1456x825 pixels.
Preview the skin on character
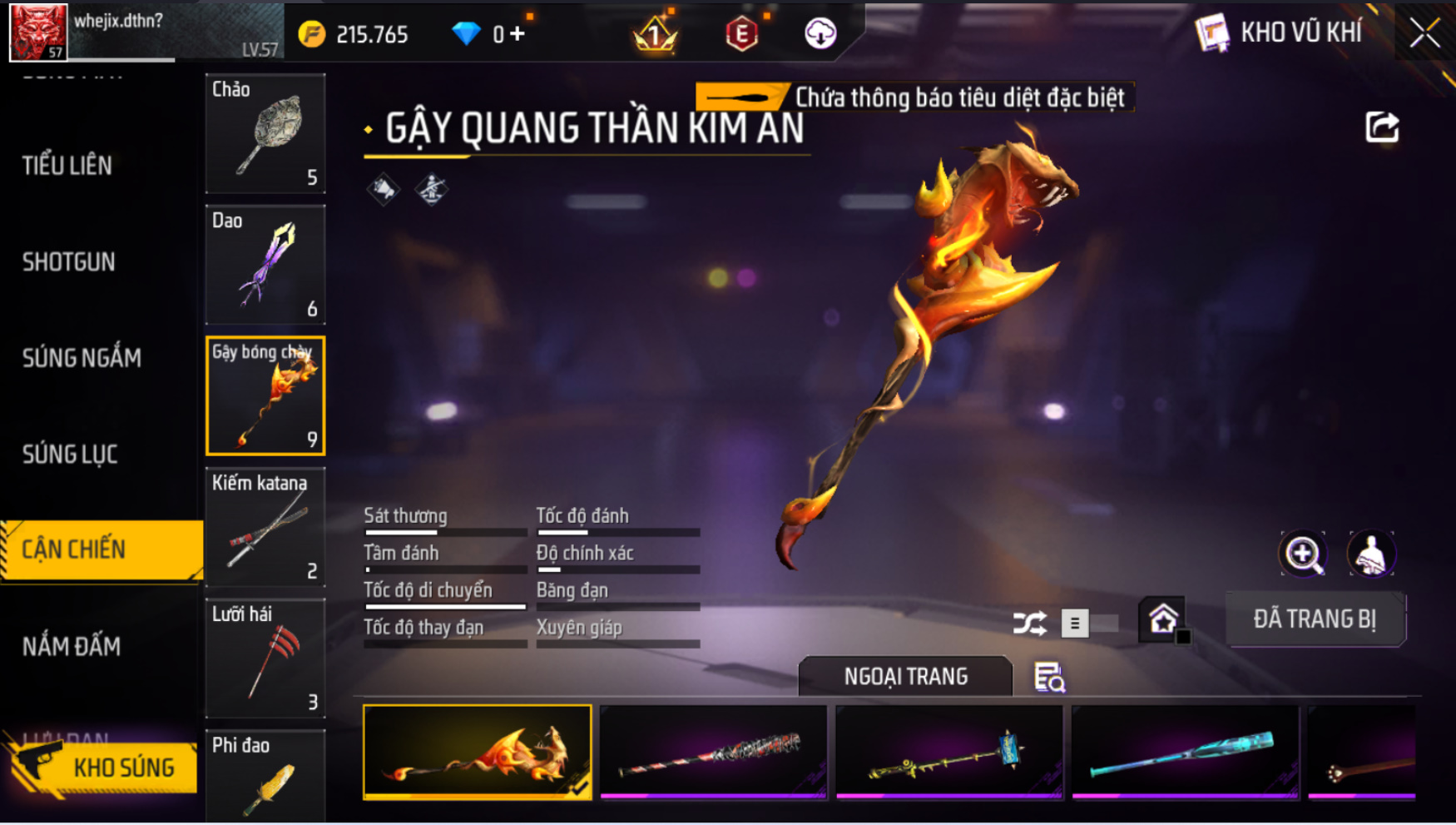point(1370,554)
